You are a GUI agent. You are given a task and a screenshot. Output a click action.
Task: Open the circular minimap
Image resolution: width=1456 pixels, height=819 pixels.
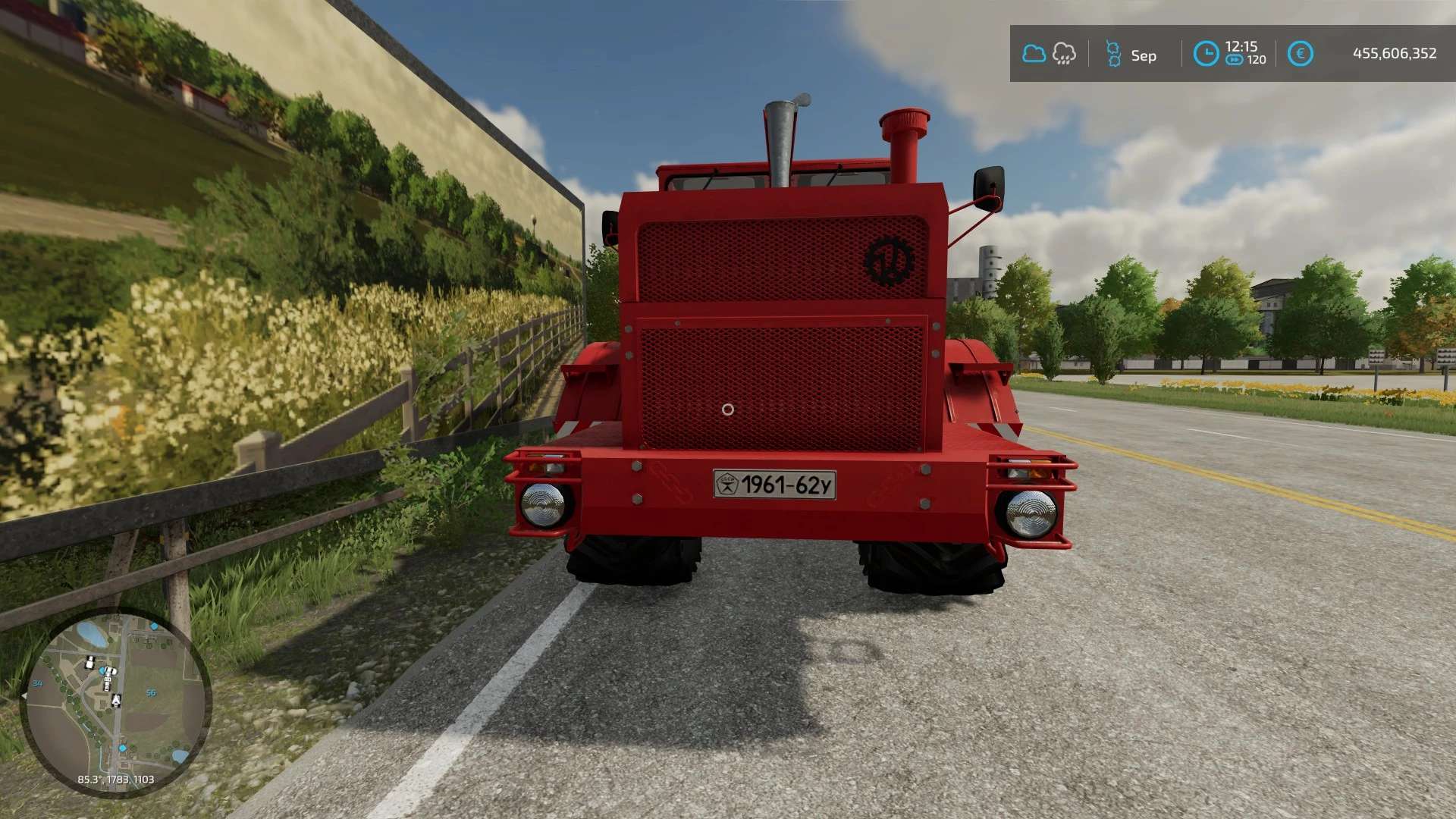click(x=115, y=702)
